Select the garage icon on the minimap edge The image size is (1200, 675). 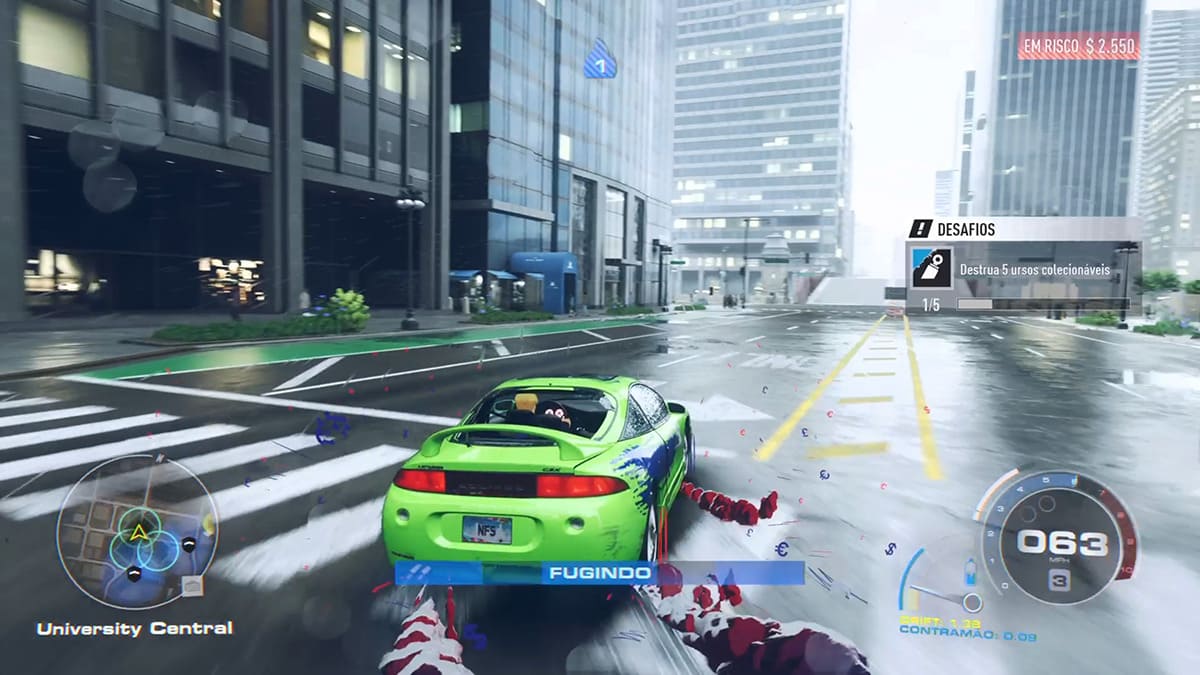(192, 586)
